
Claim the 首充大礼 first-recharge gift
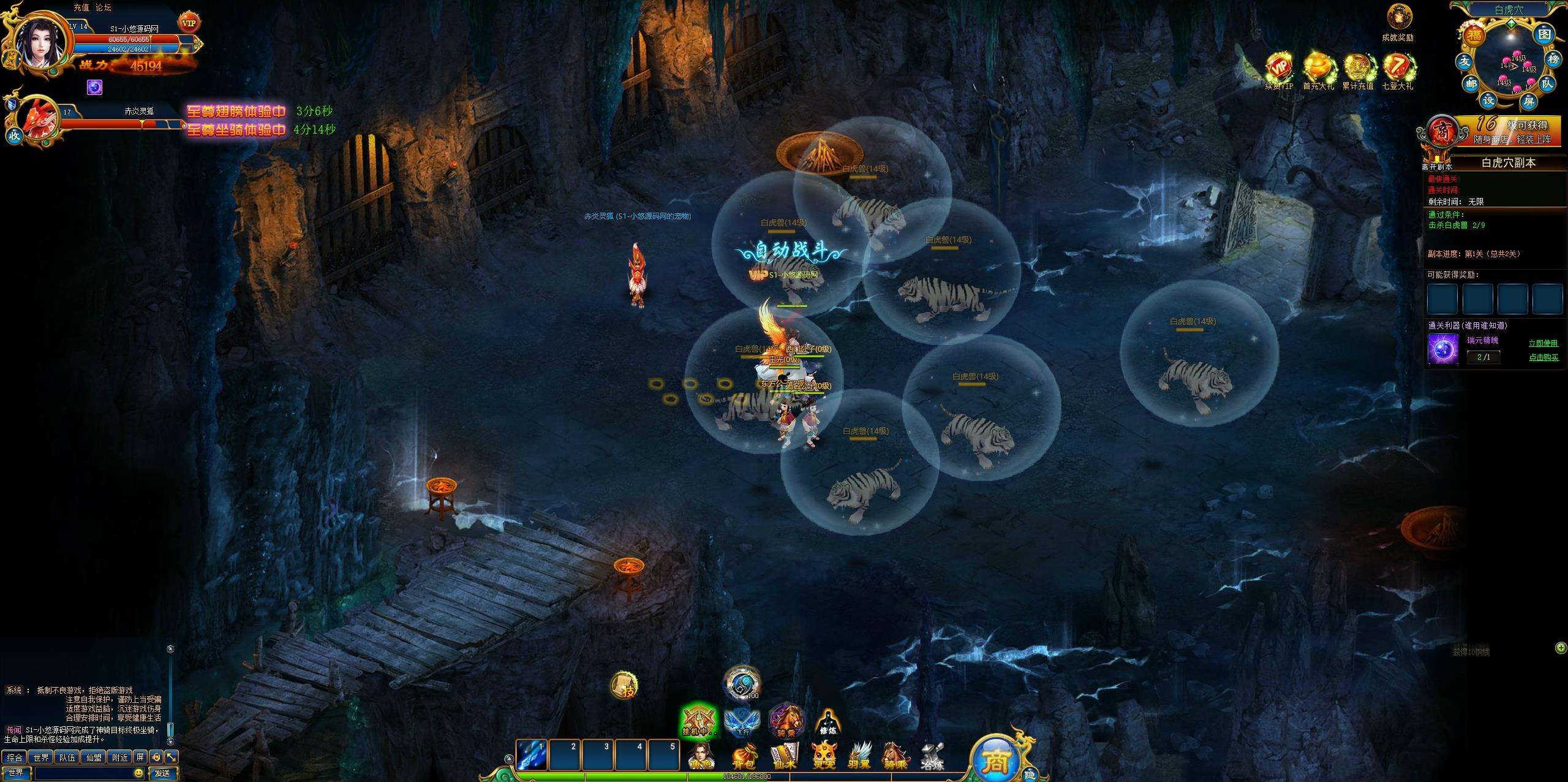[x=1318, y=70]
